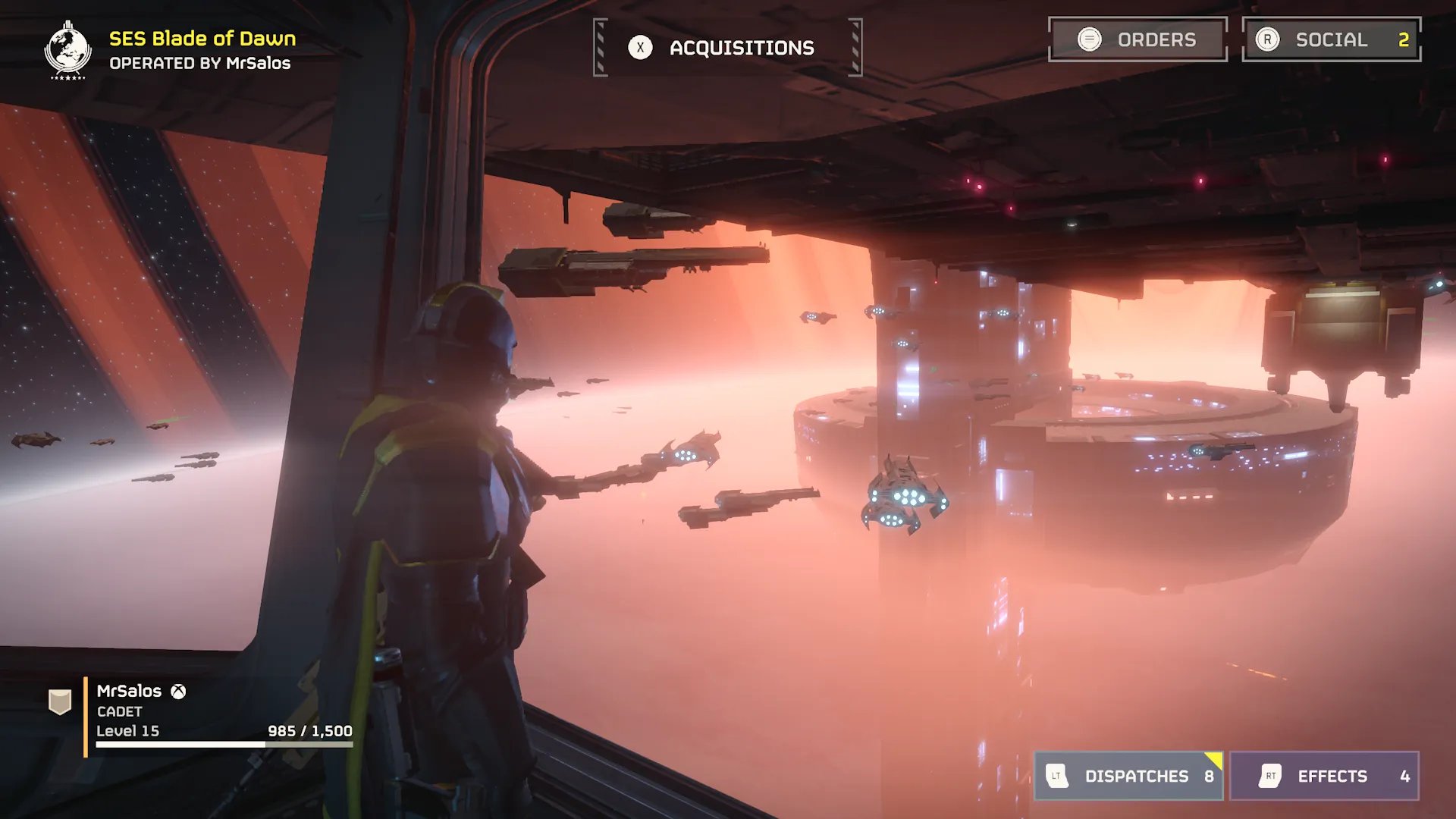Open the Acquisitions menu

point(727,48)
